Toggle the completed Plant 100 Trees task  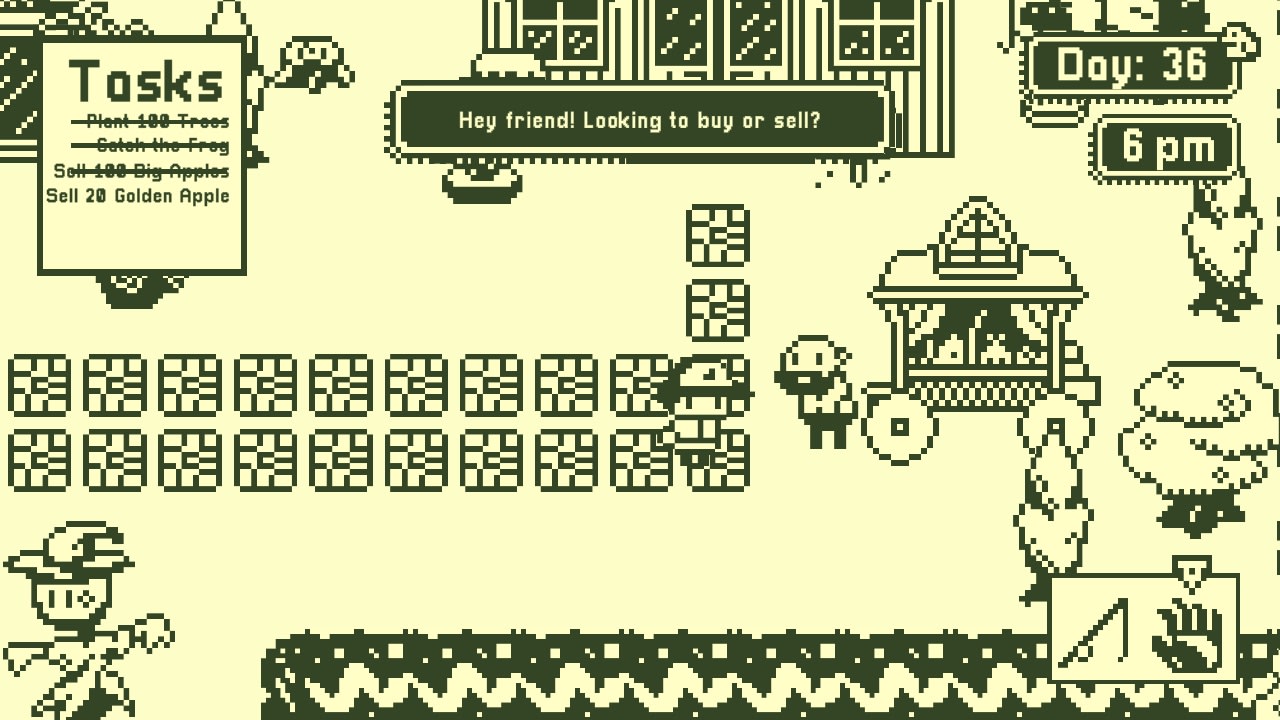[147, 121]
